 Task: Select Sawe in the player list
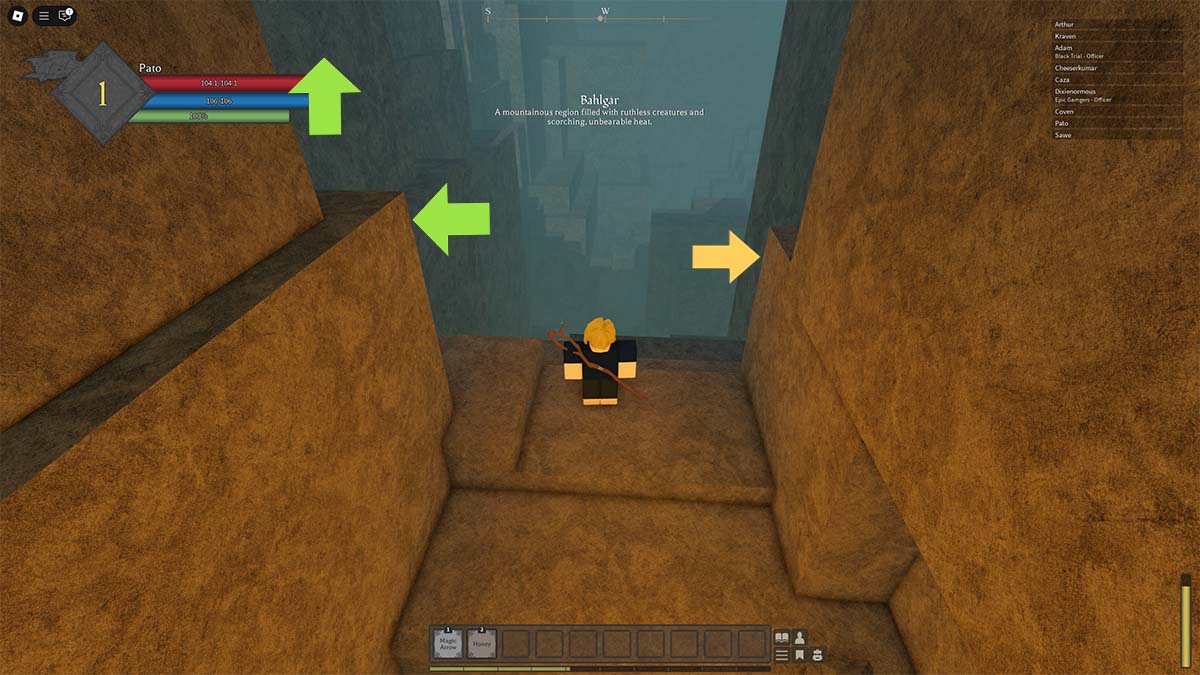coord(1063,135)
